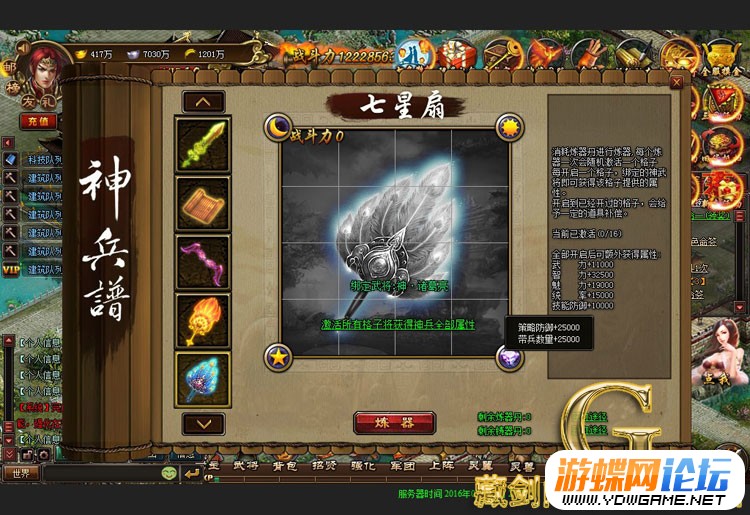Open the 武将 generals menu
Viewport: 750px width, 515px height.
point(244,465)
